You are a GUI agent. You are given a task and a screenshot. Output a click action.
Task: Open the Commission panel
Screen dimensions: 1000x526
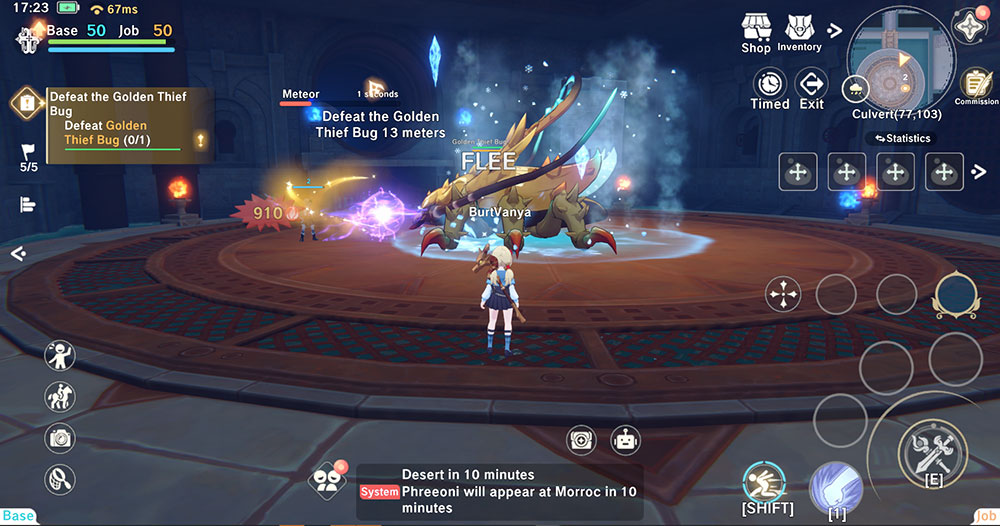pyautogui.click(x=975, y=86)
